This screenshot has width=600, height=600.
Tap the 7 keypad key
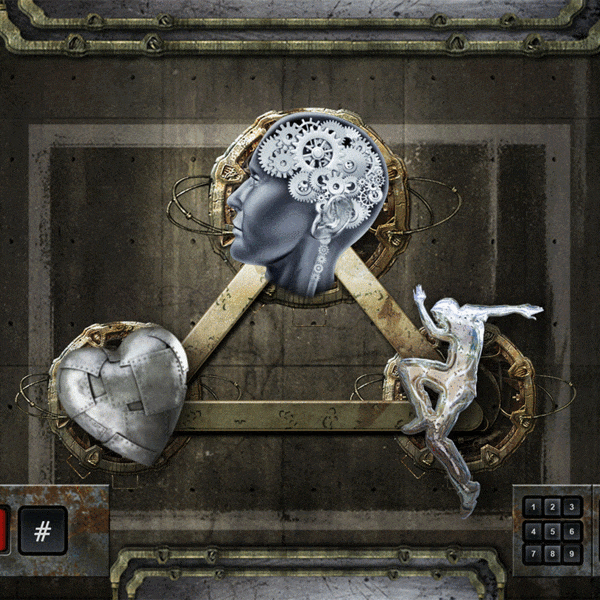(x=533, y=552)
